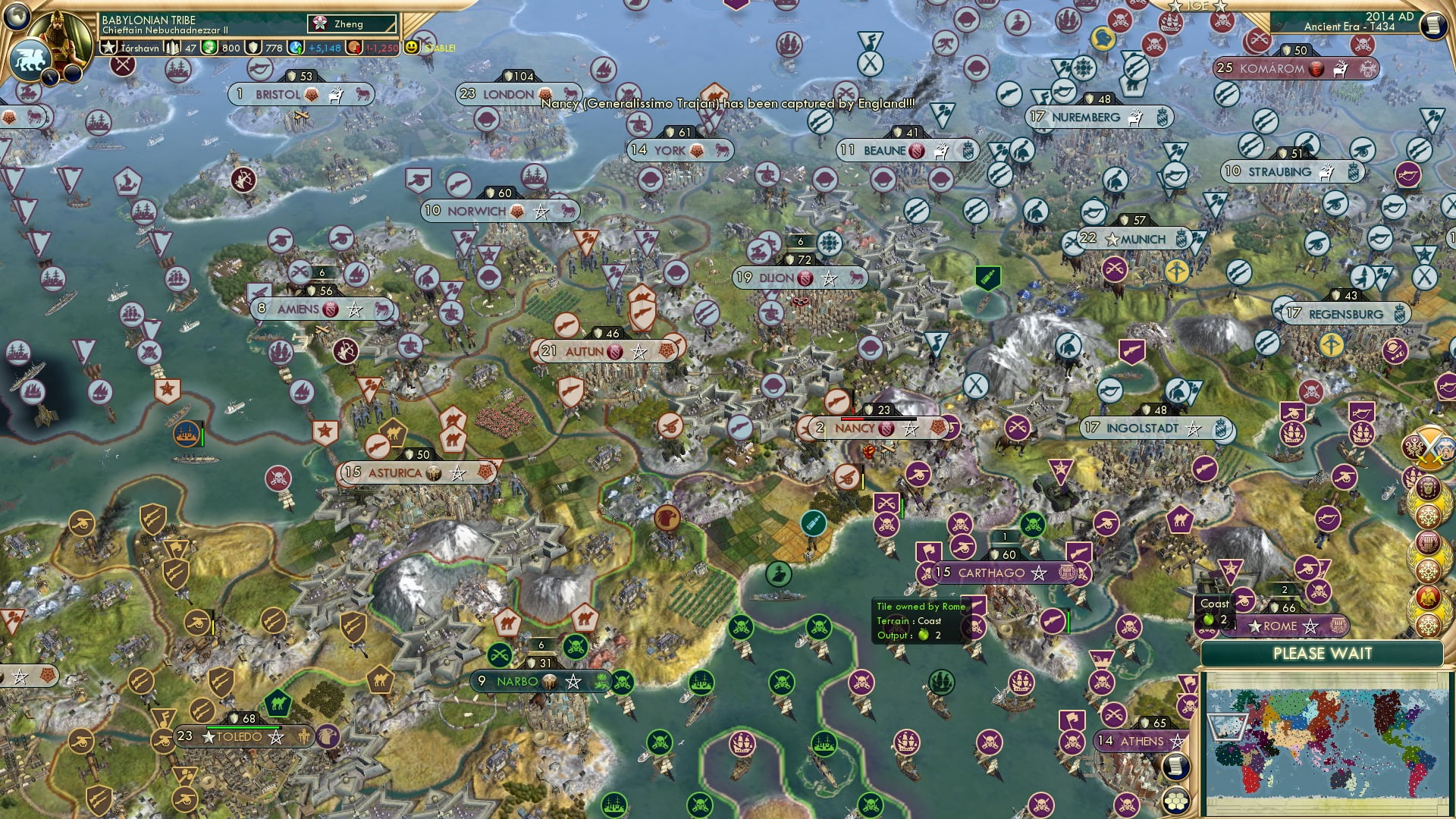Open the Zheng unit name panel

[353, 24]
